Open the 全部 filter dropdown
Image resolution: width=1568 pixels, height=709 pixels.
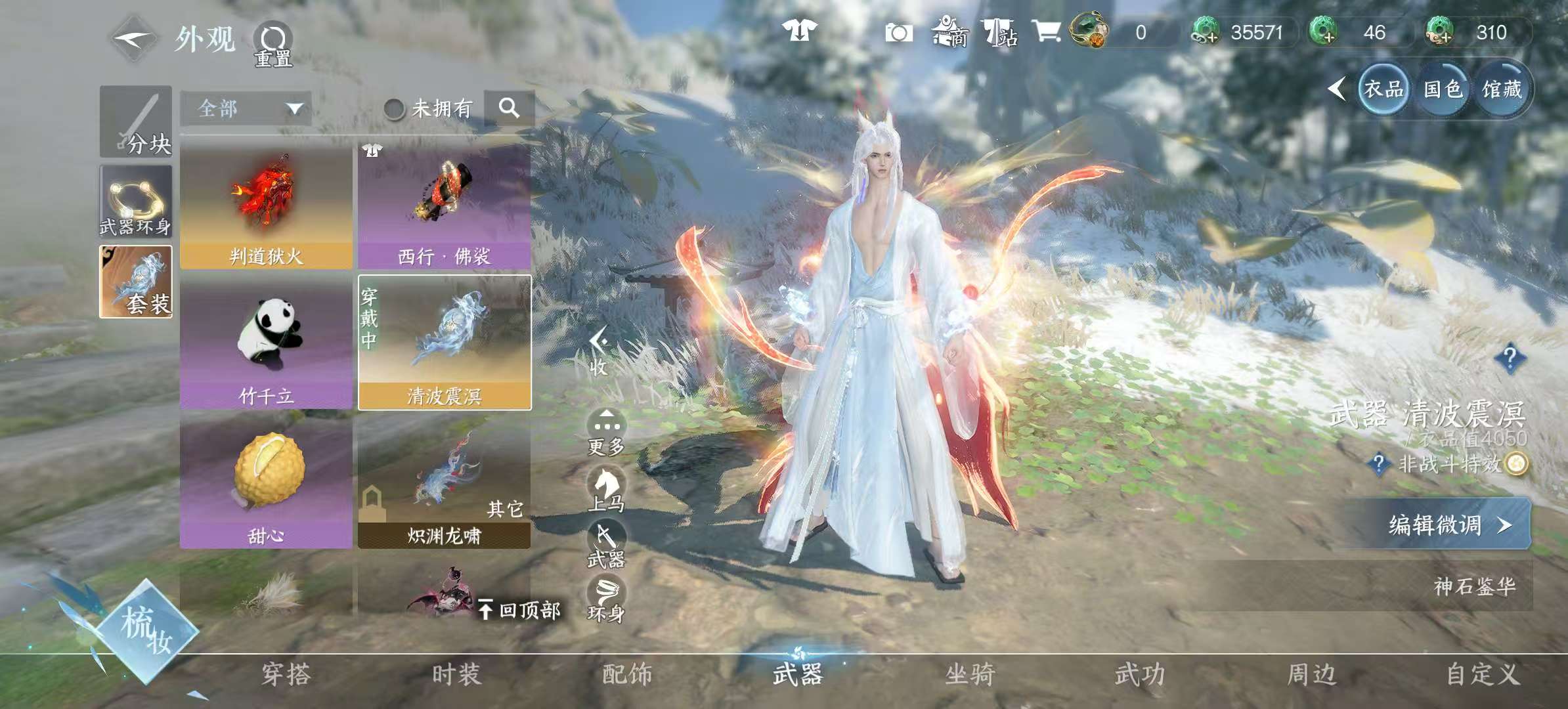pyautogui.click(x=246, y=108)
